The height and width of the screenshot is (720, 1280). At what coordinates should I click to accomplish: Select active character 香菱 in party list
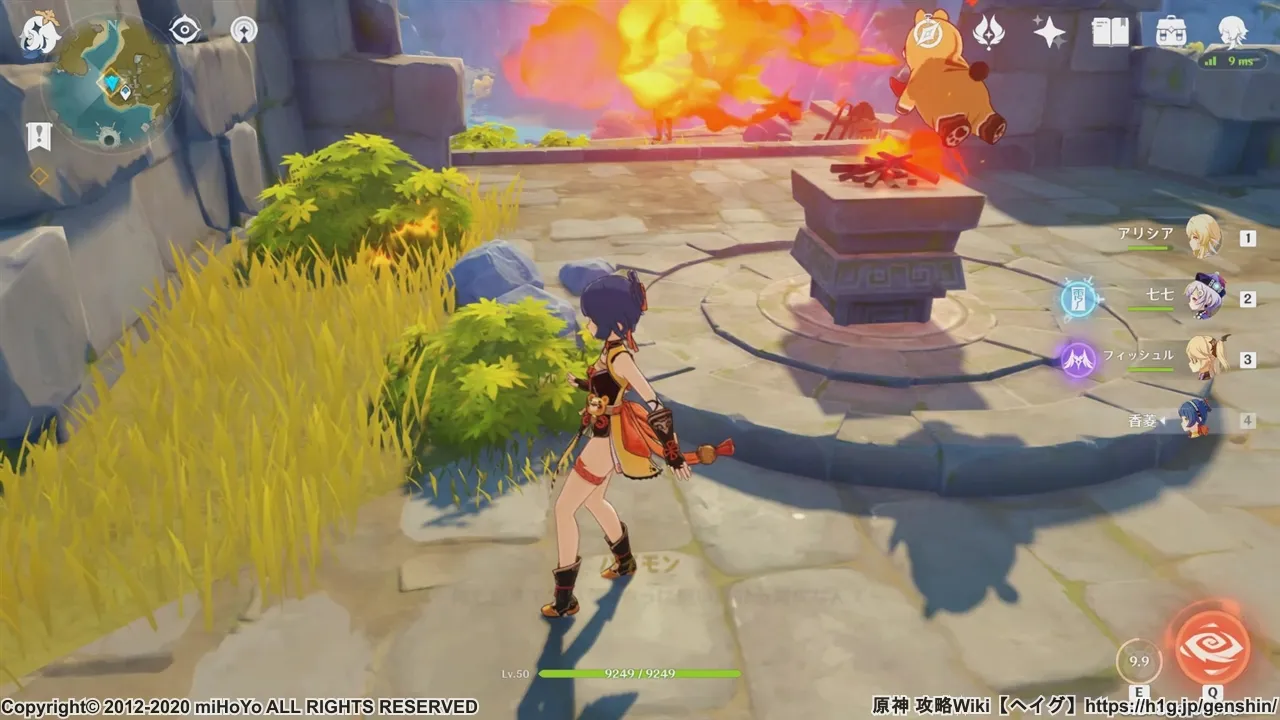(x=1196, y=420)
